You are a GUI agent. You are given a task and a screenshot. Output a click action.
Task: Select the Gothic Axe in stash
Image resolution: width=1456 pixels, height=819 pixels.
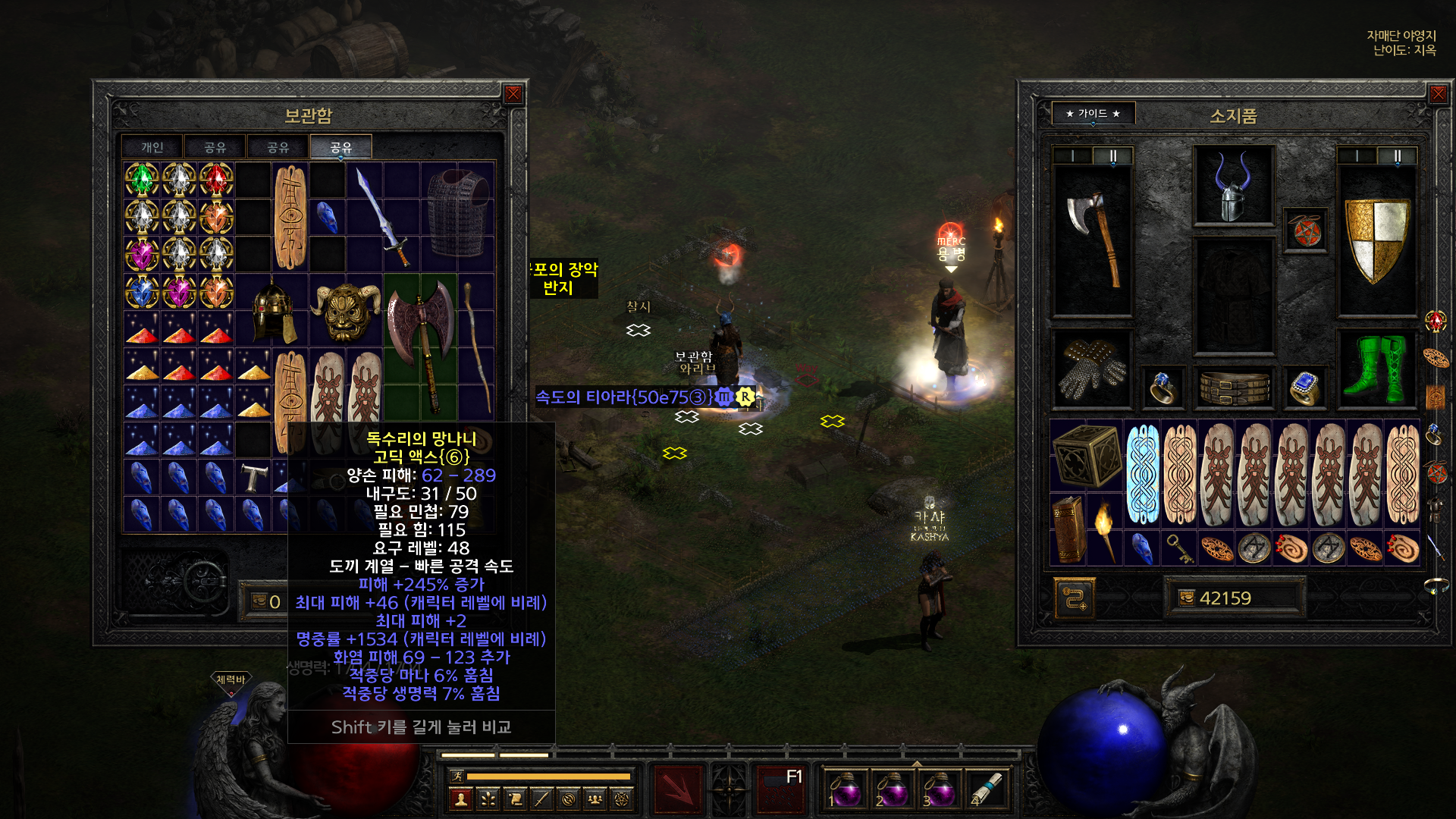pos(421,347)
